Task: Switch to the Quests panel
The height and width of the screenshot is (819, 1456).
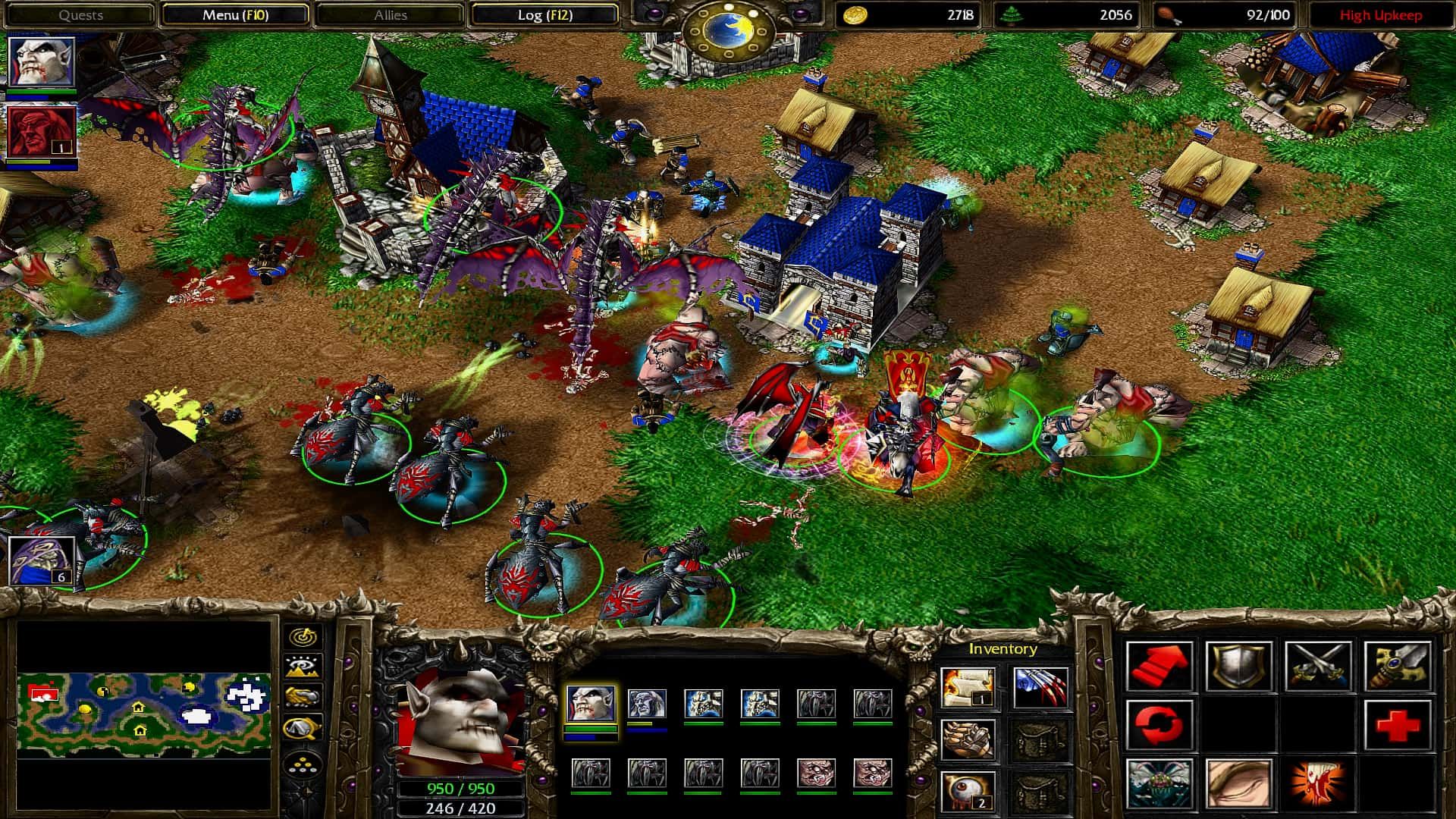Action: pos(83,14)
